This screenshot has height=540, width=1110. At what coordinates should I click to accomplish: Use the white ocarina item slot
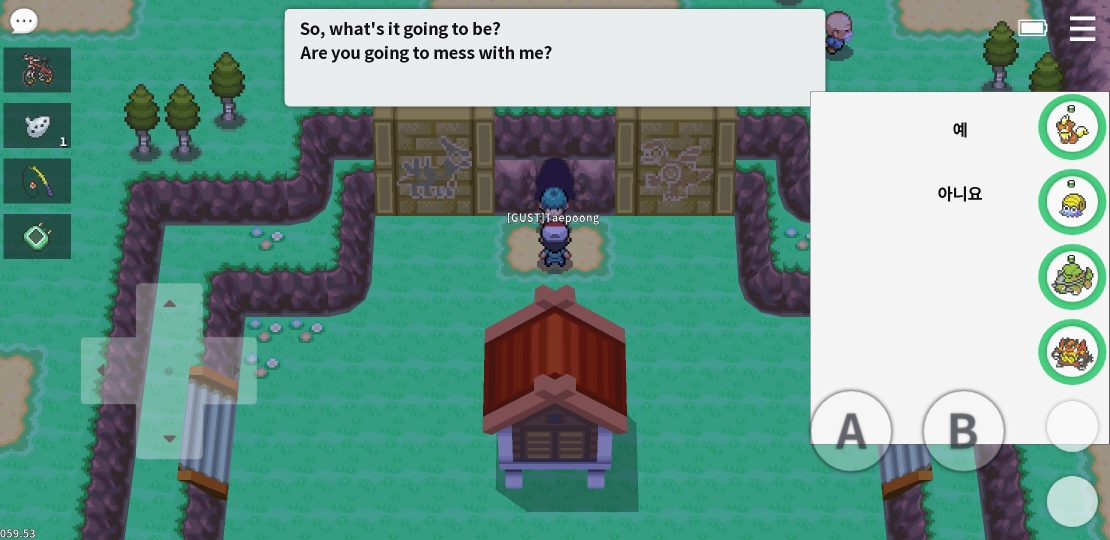37,126
